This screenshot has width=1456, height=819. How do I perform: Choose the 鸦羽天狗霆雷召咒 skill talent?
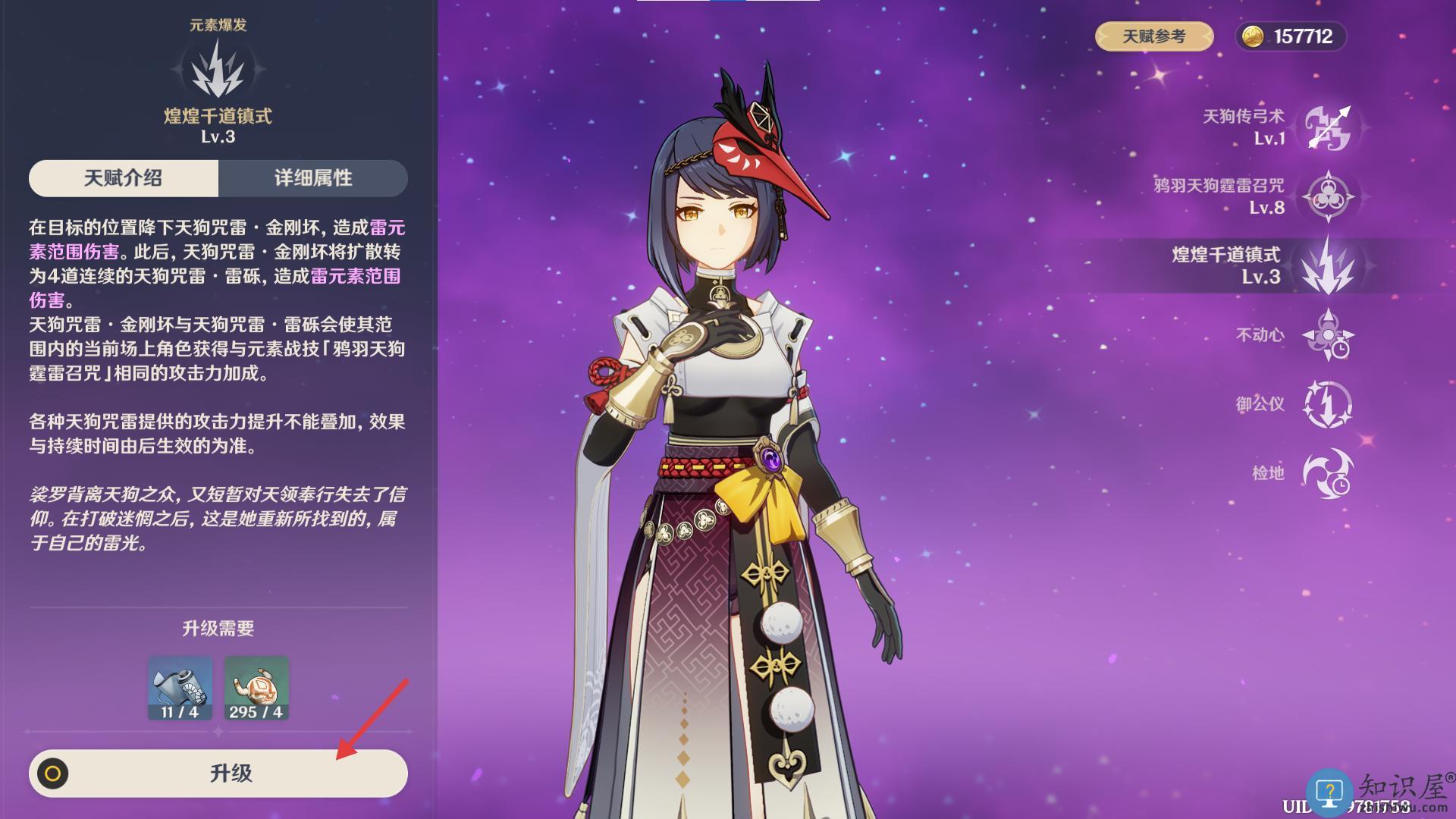tap(1327, 196)
